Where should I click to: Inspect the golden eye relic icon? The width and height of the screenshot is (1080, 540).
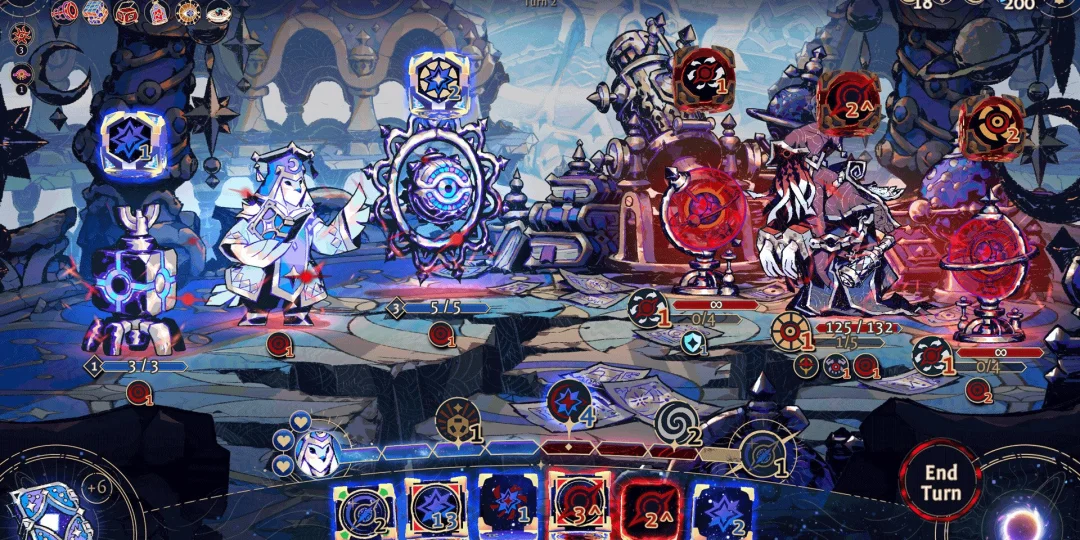pos(187,12)
